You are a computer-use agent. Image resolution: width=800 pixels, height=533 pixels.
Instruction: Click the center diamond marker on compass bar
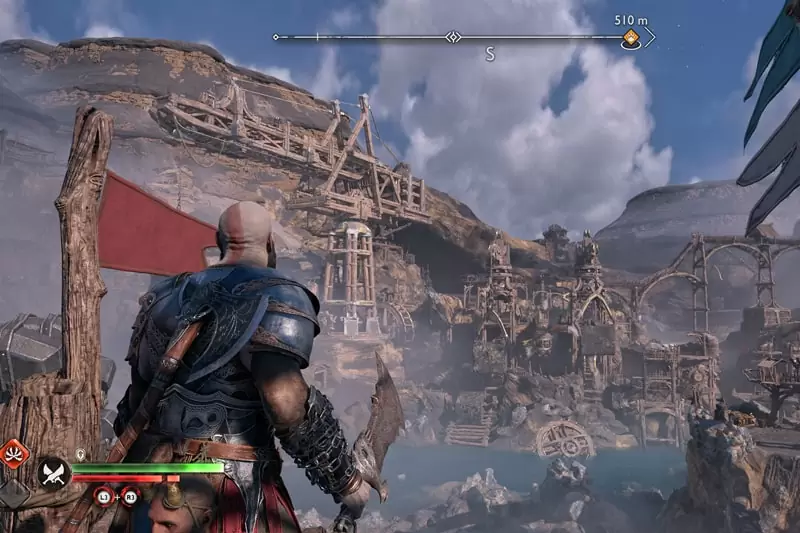(x=453, y=38)
